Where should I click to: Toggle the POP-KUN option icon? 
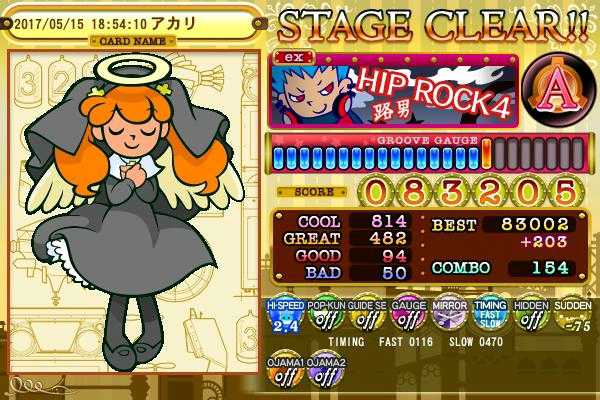[x=324, y=319]
